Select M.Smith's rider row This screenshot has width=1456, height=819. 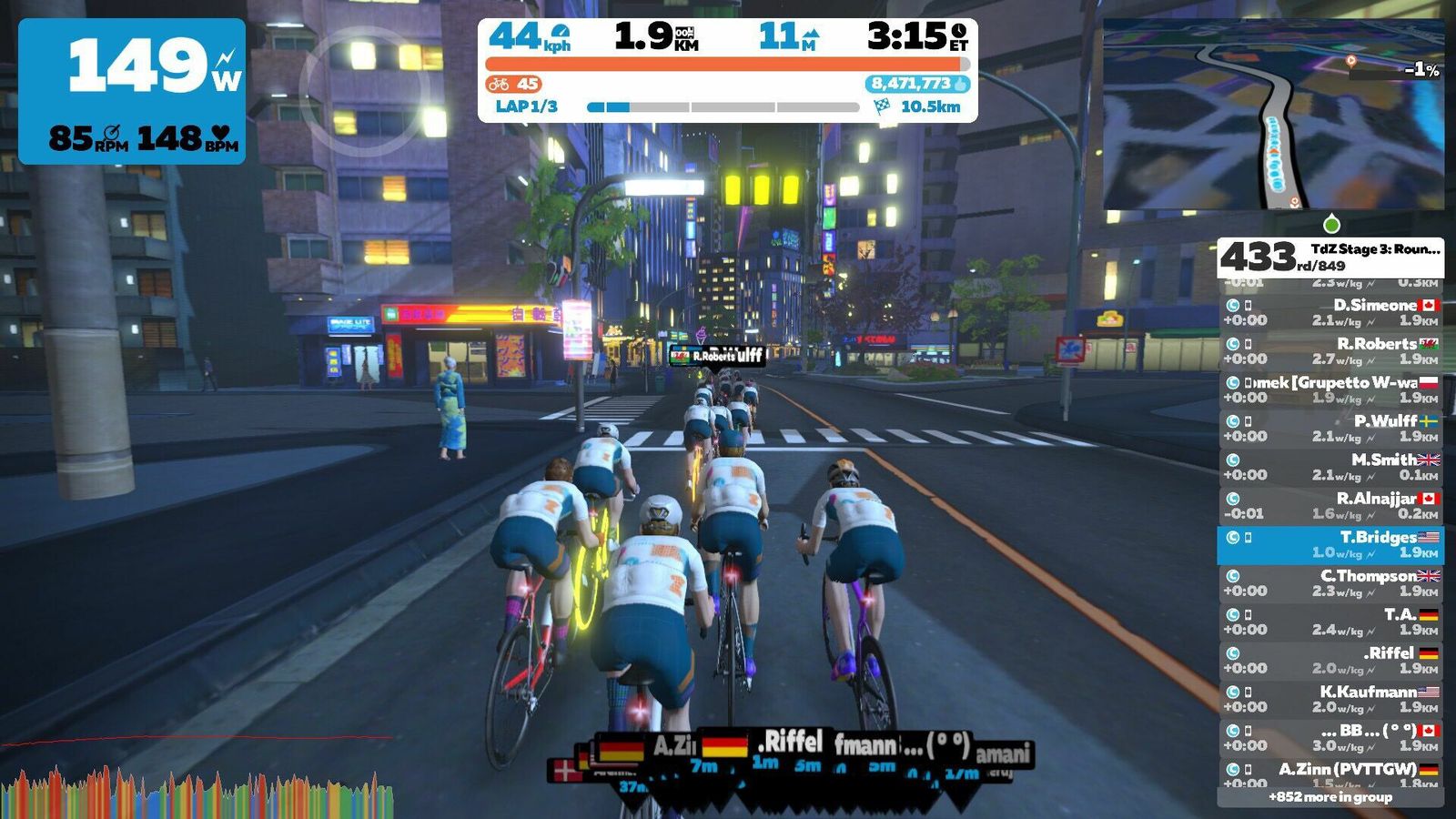pos(1330,467)
